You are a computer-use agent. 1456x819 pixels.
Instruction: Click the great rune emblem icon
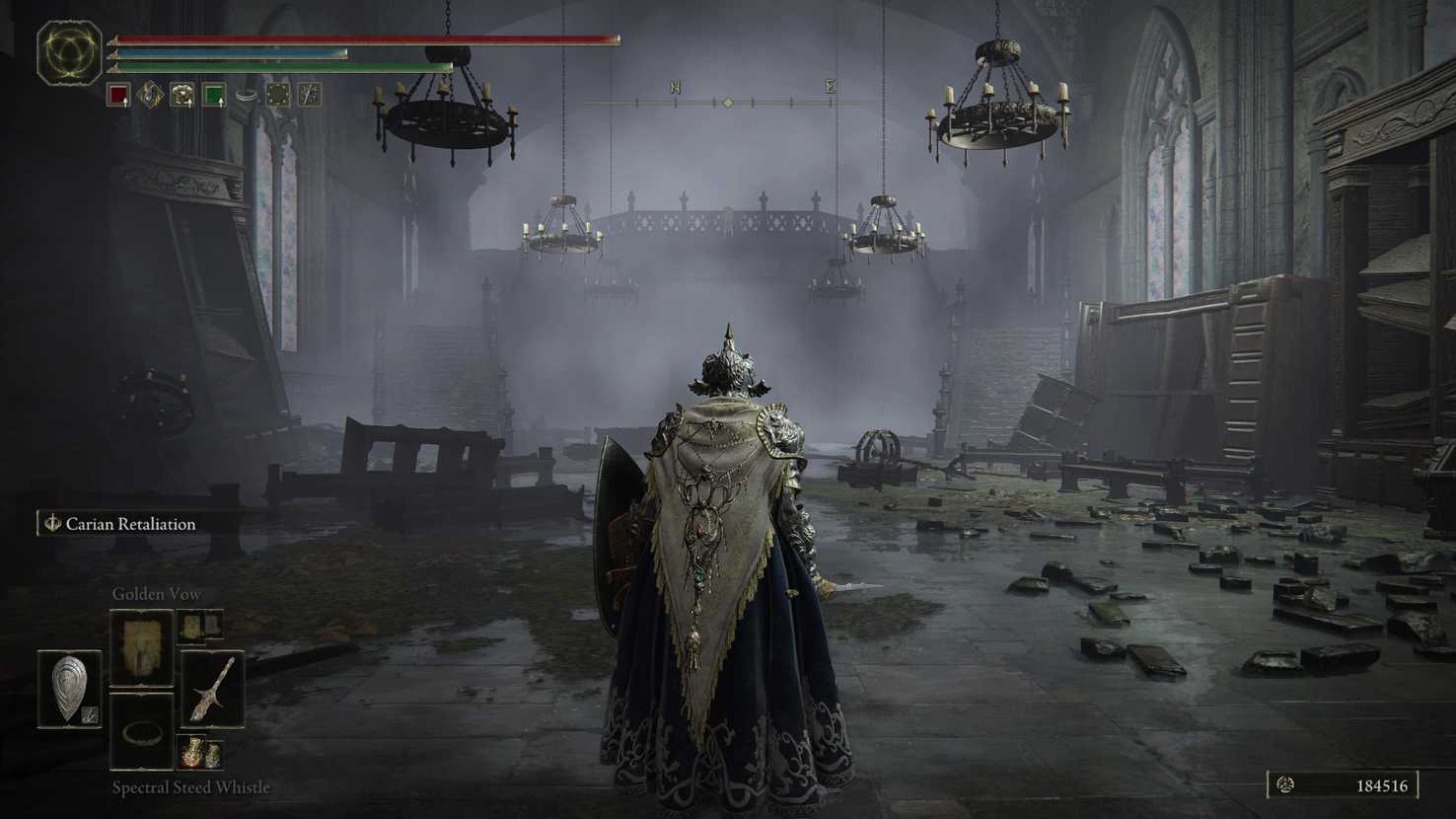point(69,52)
